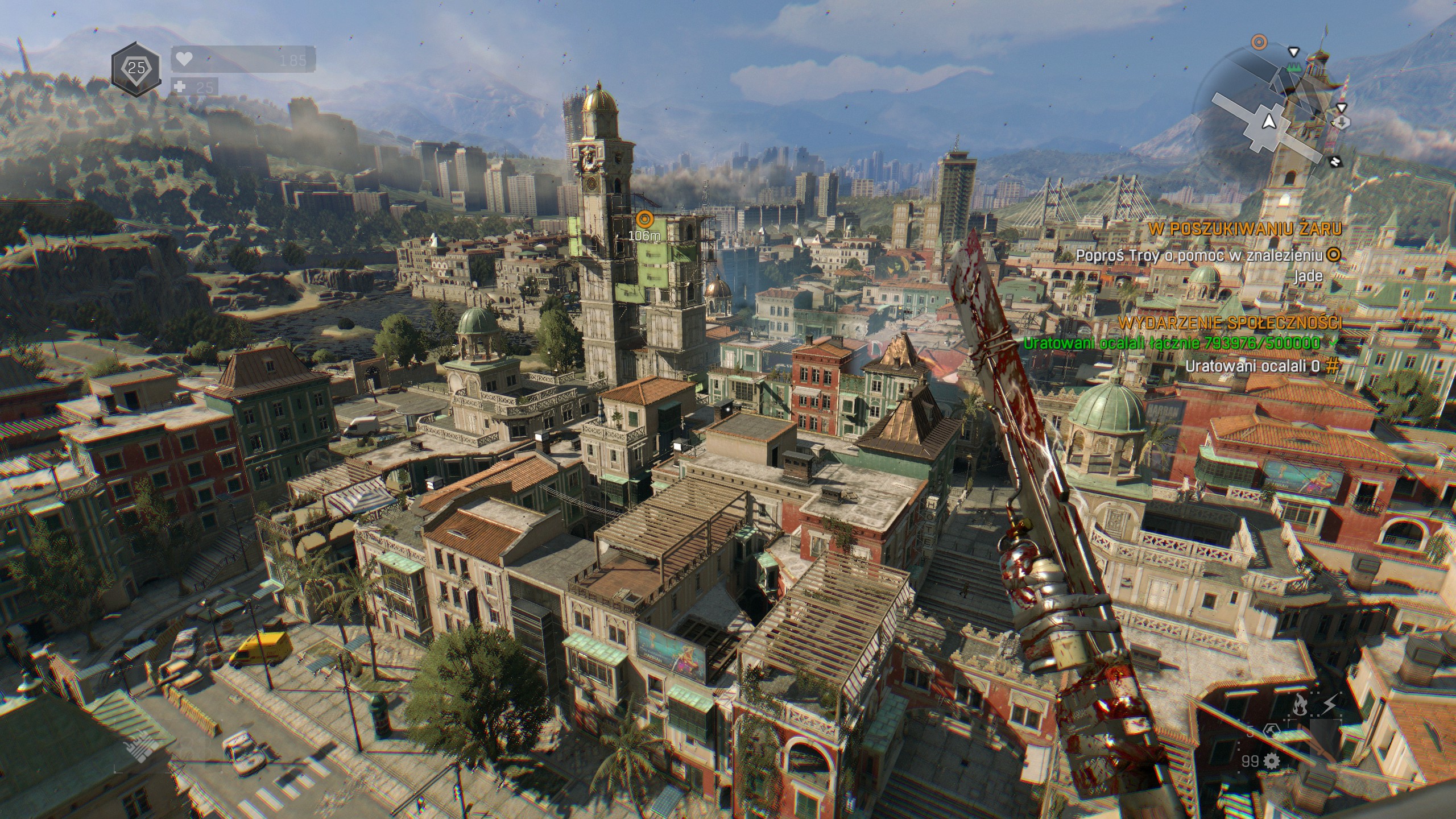Click the gear durability icon

pyautogui.click(x=1271, y=760)
